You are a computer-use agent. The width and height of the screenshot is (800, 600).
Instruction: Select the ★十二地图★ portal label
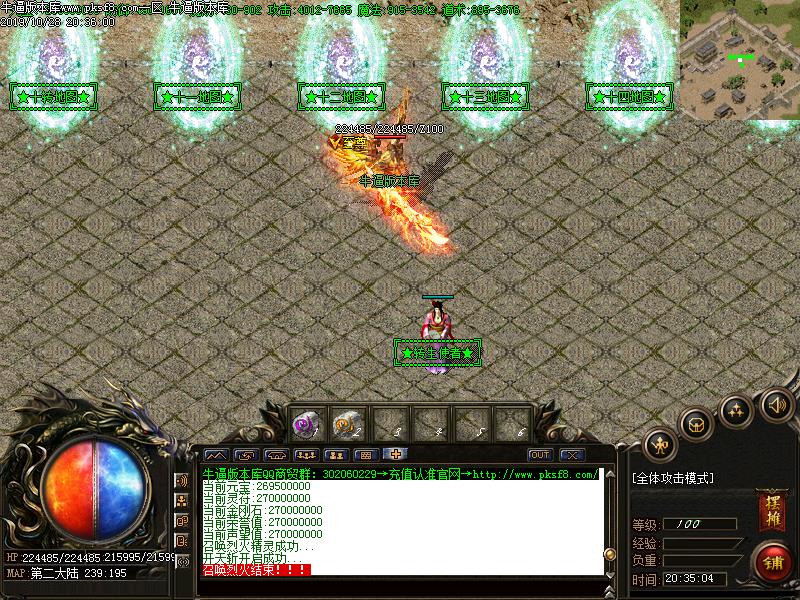point(342,97)
